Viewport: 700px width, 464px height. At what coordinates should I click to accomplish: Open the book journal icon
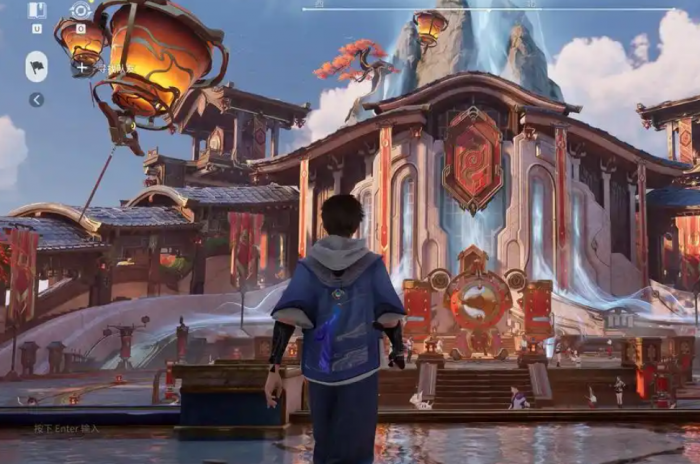(x=37, y=11)
